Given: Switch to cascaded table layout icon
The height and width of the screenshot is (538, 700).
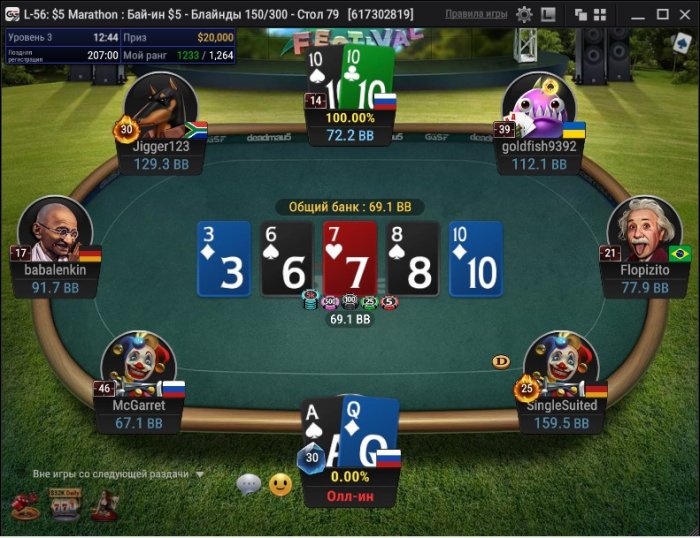Looking at the screenshot, I should tap(582, 15).
